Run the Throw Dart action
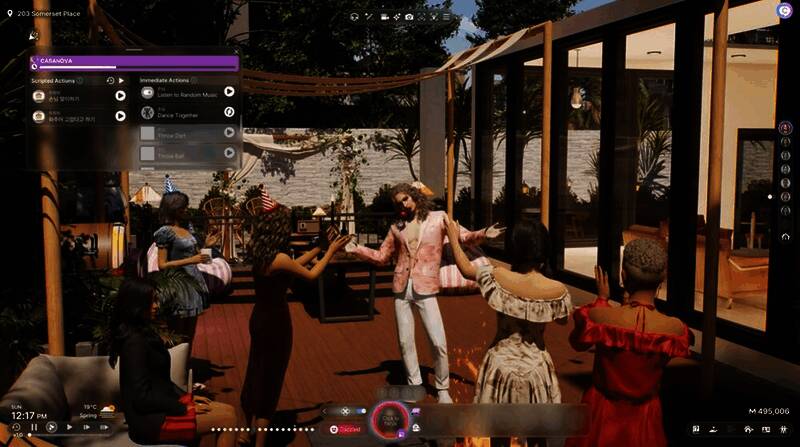Screen dimensions: 800x447 click(x=229, y=132)
